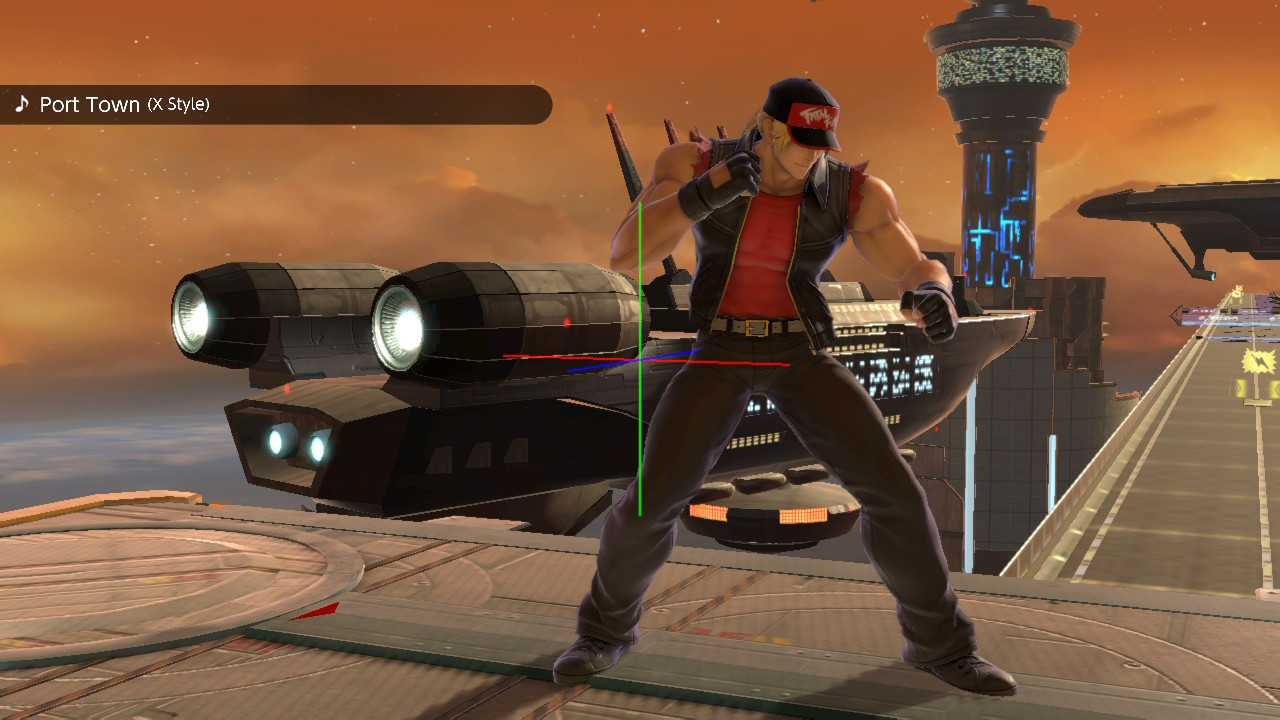Open the stage name label details
Image resolution: width=1280 pixels, height=720 pixels.
(90, 104)
